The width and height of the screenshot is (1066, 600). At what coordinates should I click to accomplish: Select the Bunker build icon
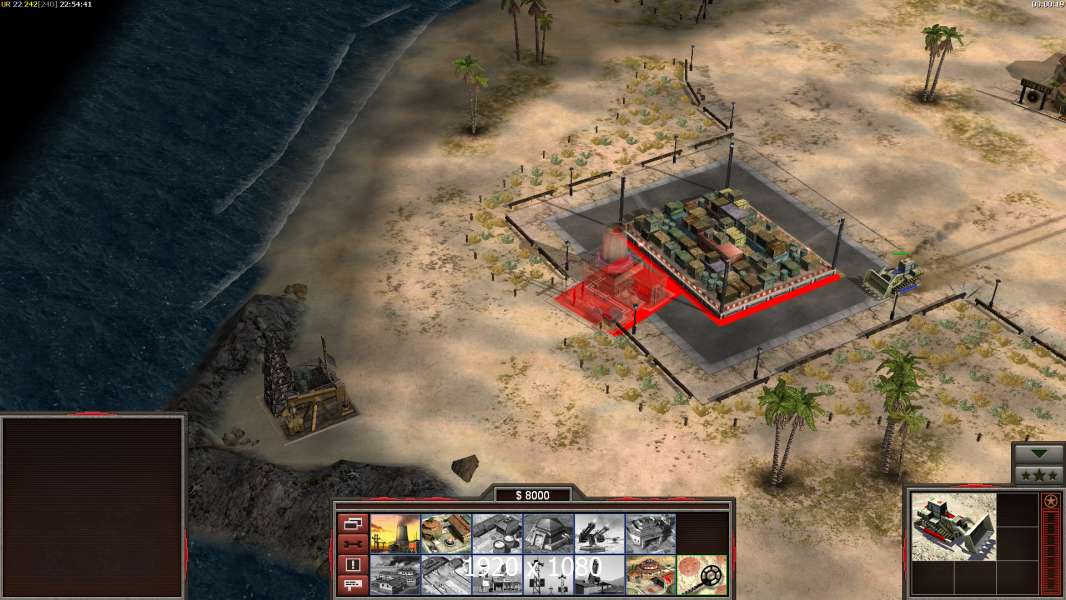tap(548, 533)
